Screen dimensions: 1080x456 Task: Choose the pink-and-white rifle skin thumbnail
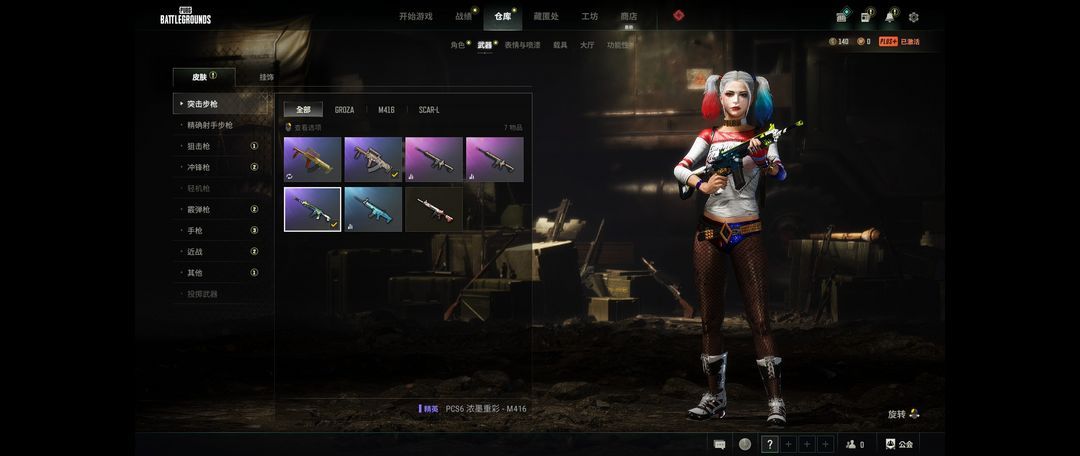click(x=433, y=209)
